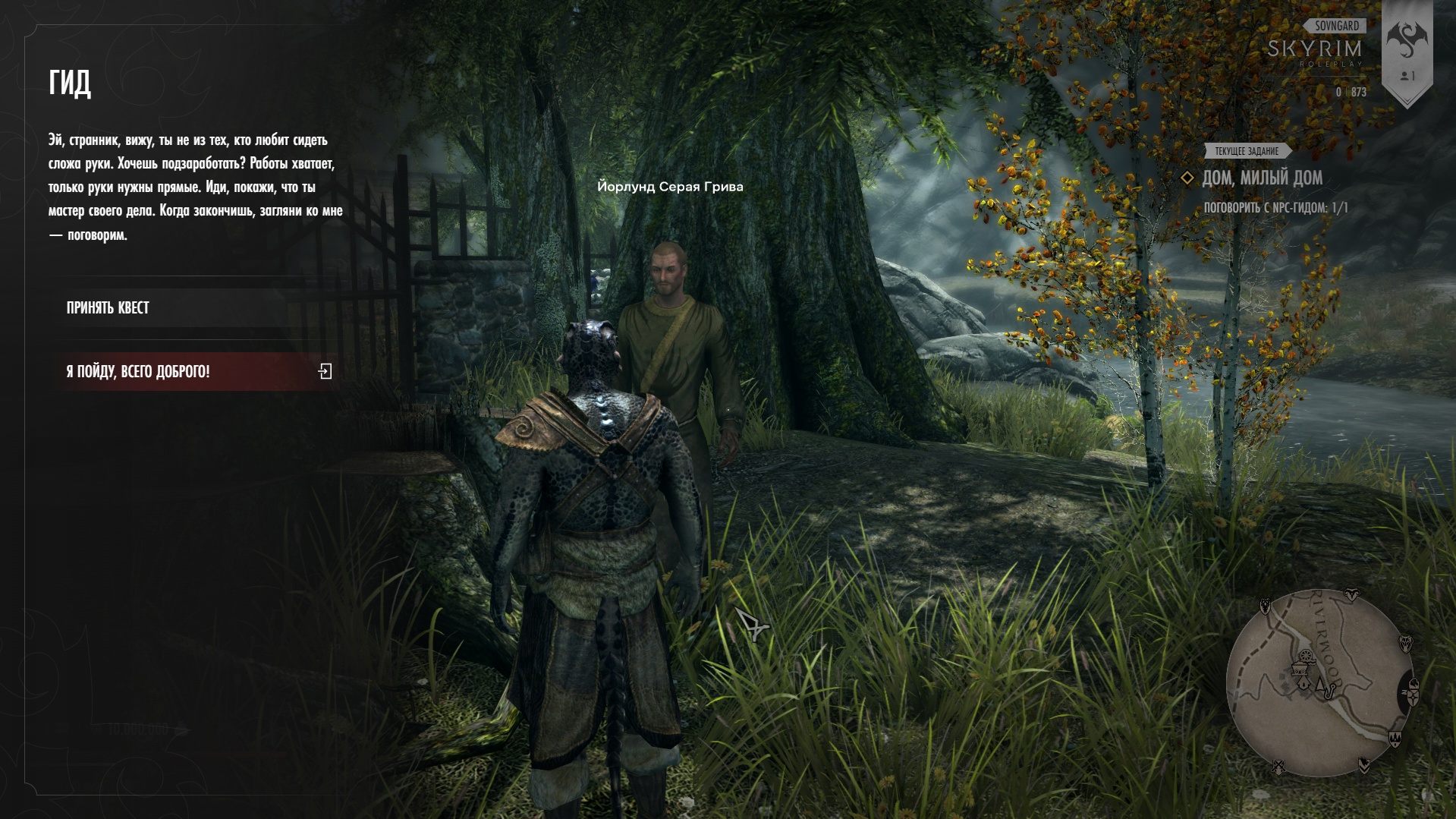
Task: Open the «Дом, милый дом» quest tracker
Action: (x=1262, y=178)
